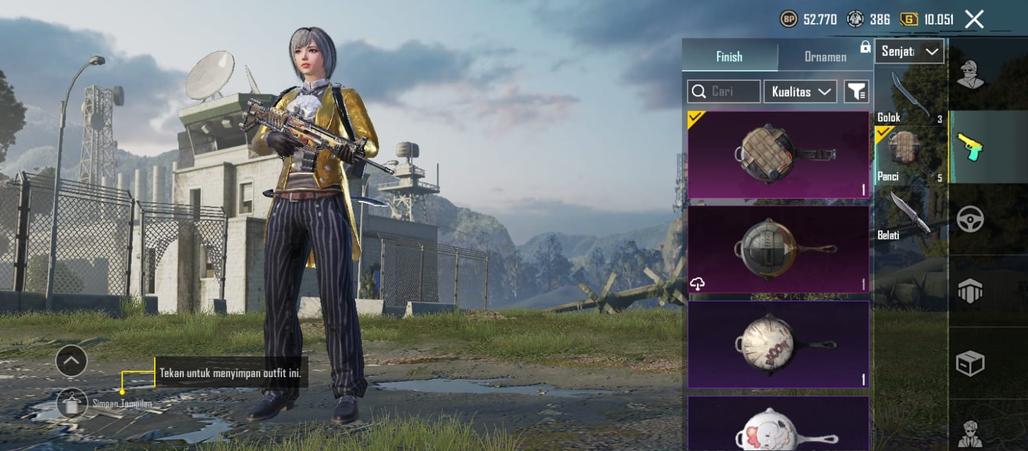Expand the Senjata category dropdown
1028x451 pixels.
(x=909, y=51)
